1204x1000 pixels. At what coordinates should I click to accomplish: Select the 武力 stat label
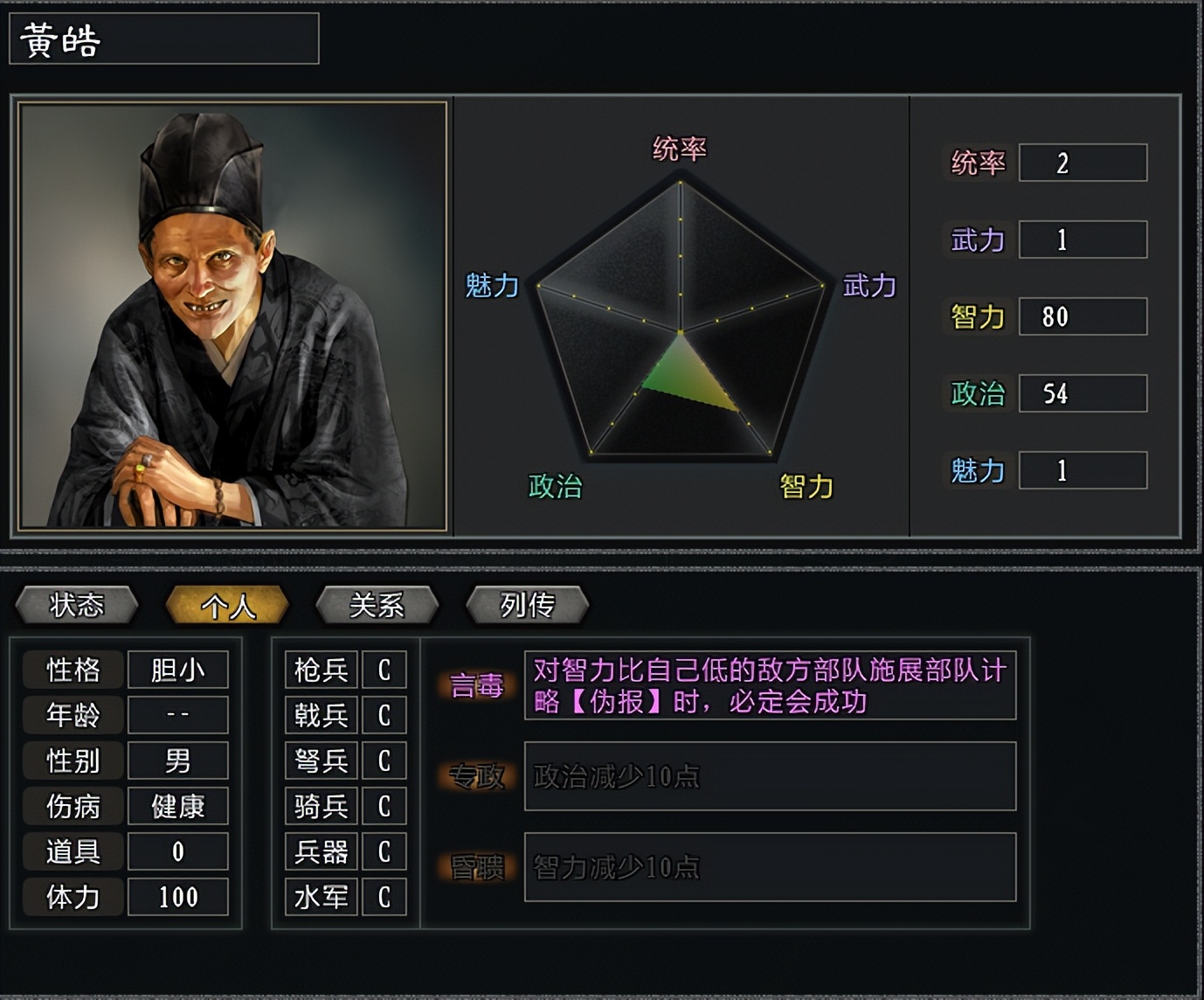pyautogui.click(x=977, y=240)
